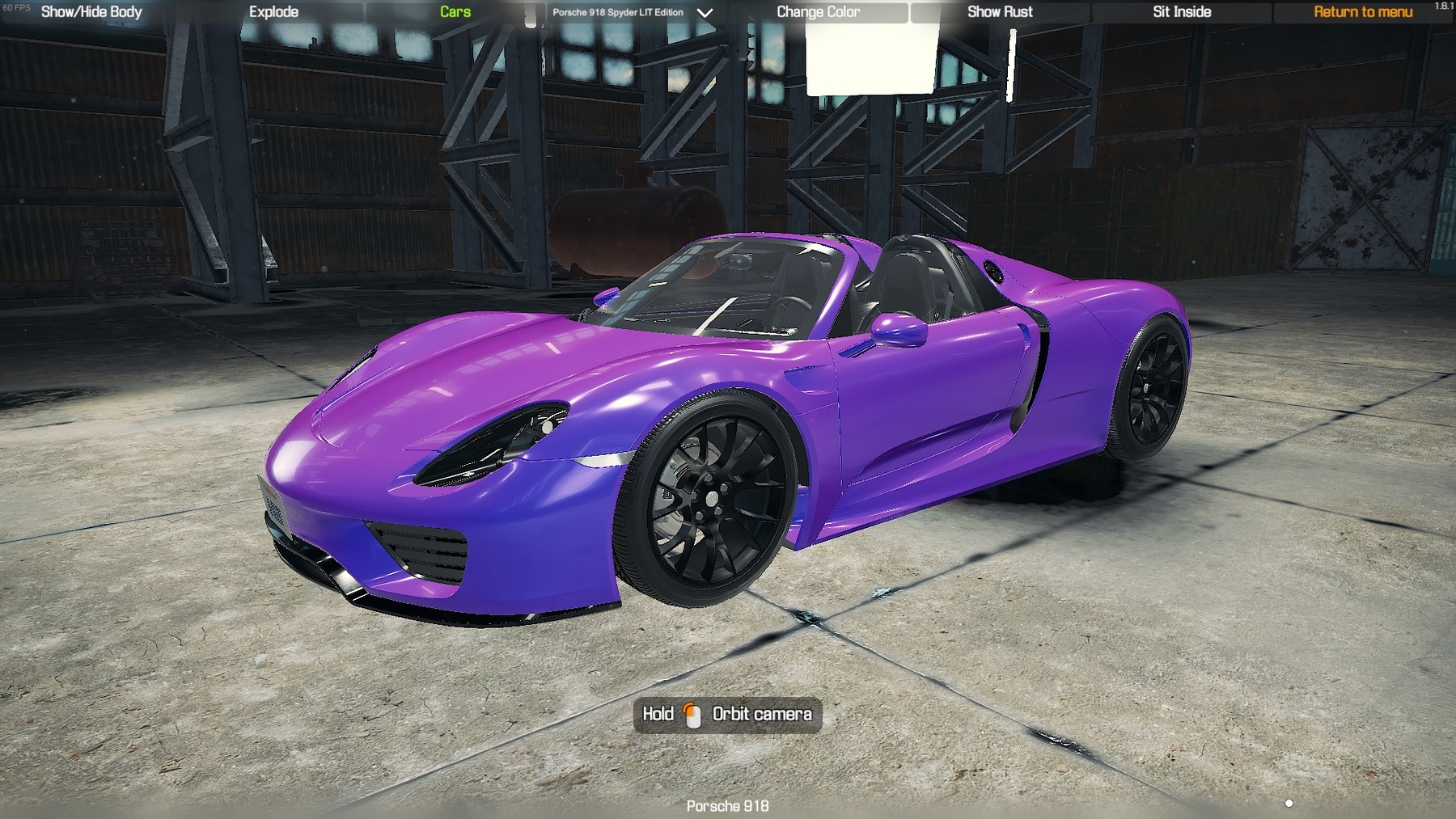The width and height of the screenshot is (1456, 819).
Task: Open the Change Color option
Action: pyautogui.click(x=818, y=12)
